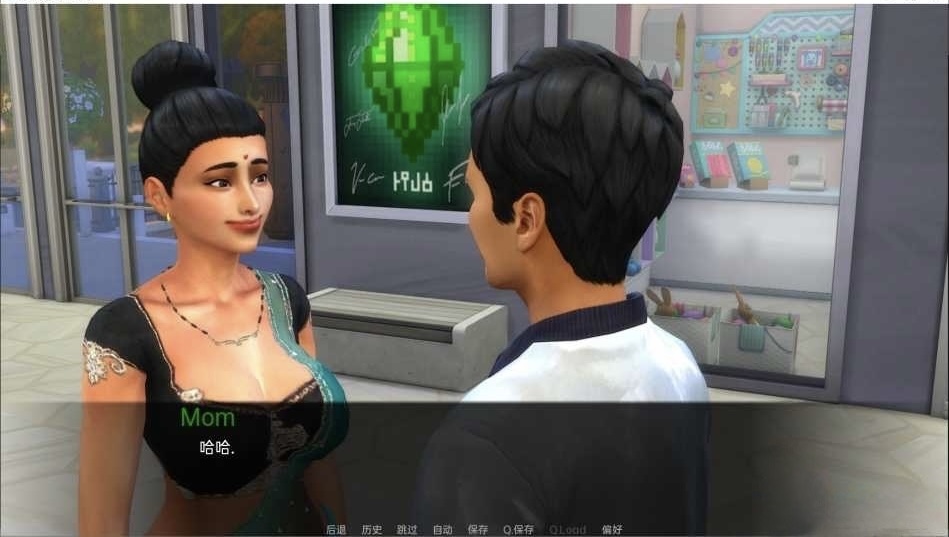Open 偏好 (Preferences) settings
The width and height of the screenshot is (949, 537).
click(x=612, y=529)
